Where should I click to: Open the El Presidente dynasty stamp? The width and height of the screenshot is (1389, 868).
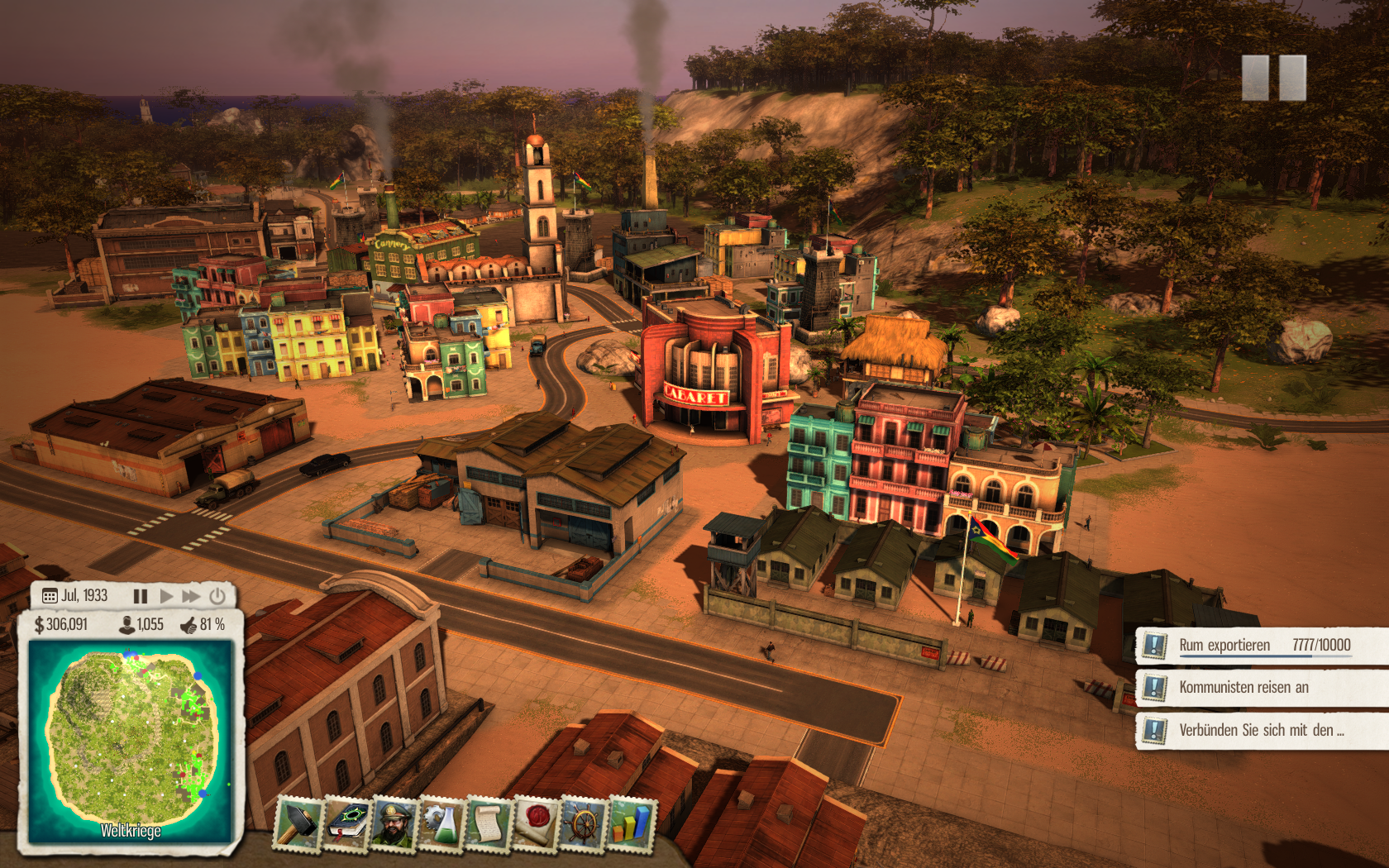coord(395,823)
